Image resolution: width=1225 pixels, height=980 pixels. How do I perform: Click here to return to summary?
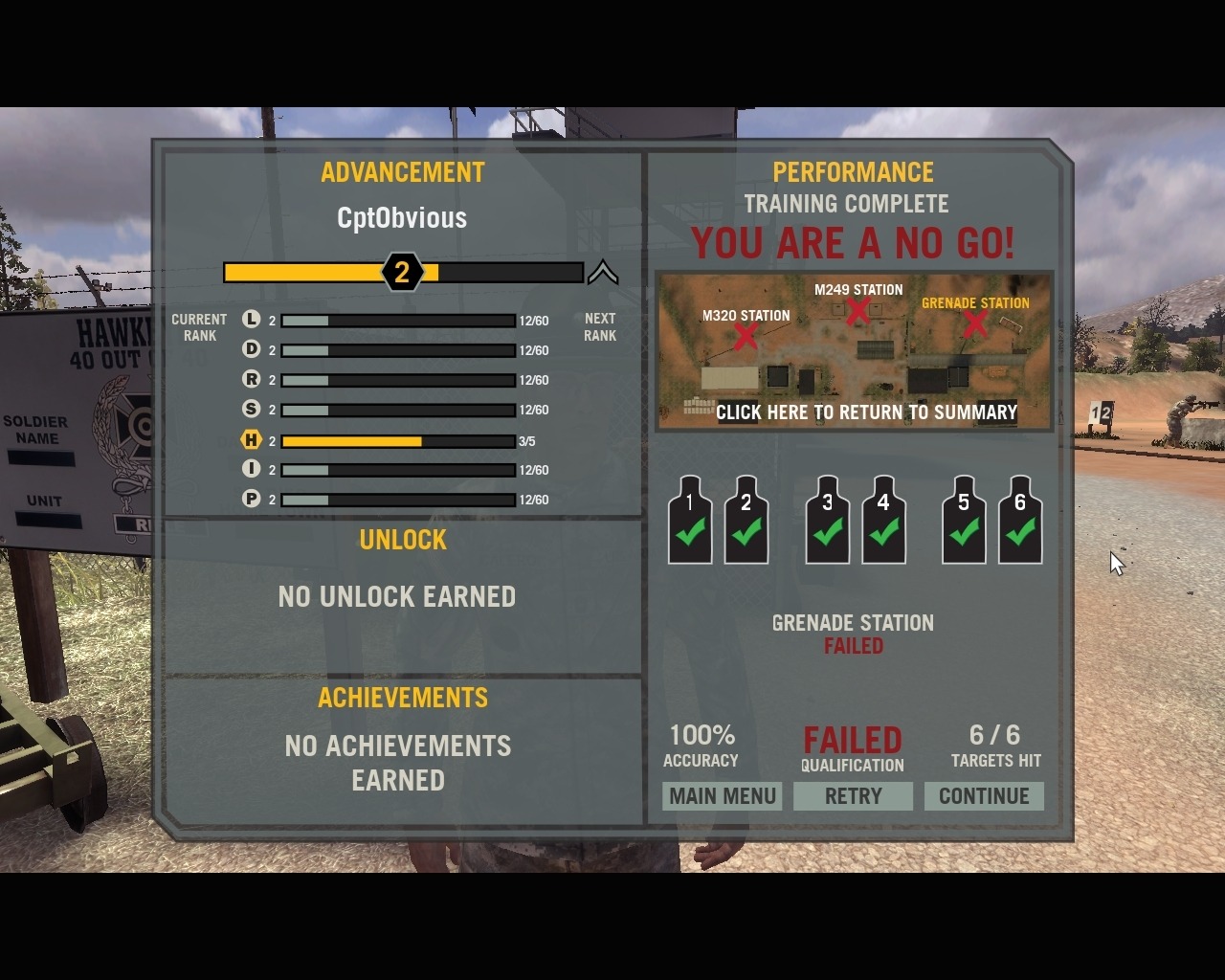866,412
